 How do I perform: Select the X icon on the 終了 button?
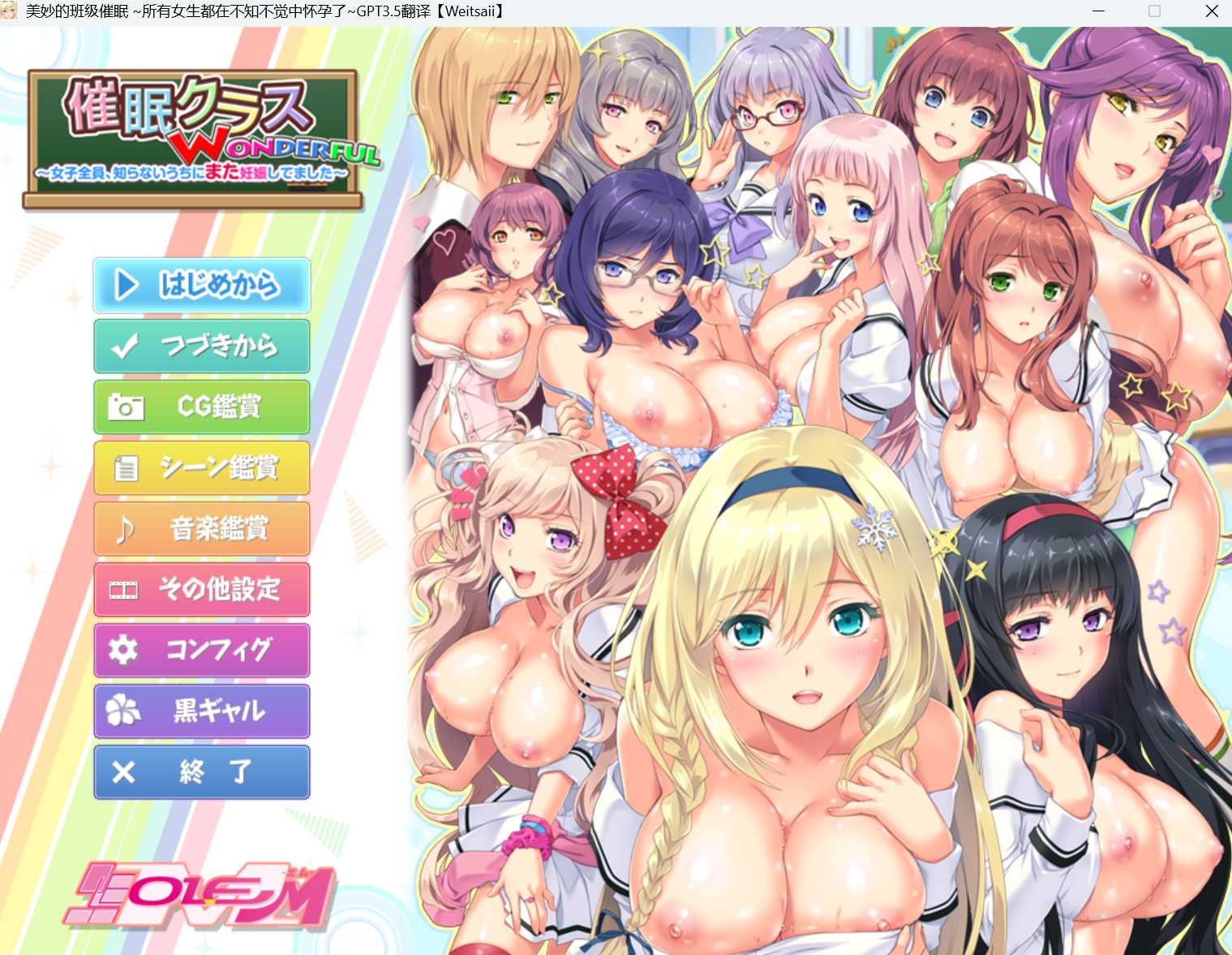coord(126,772)
